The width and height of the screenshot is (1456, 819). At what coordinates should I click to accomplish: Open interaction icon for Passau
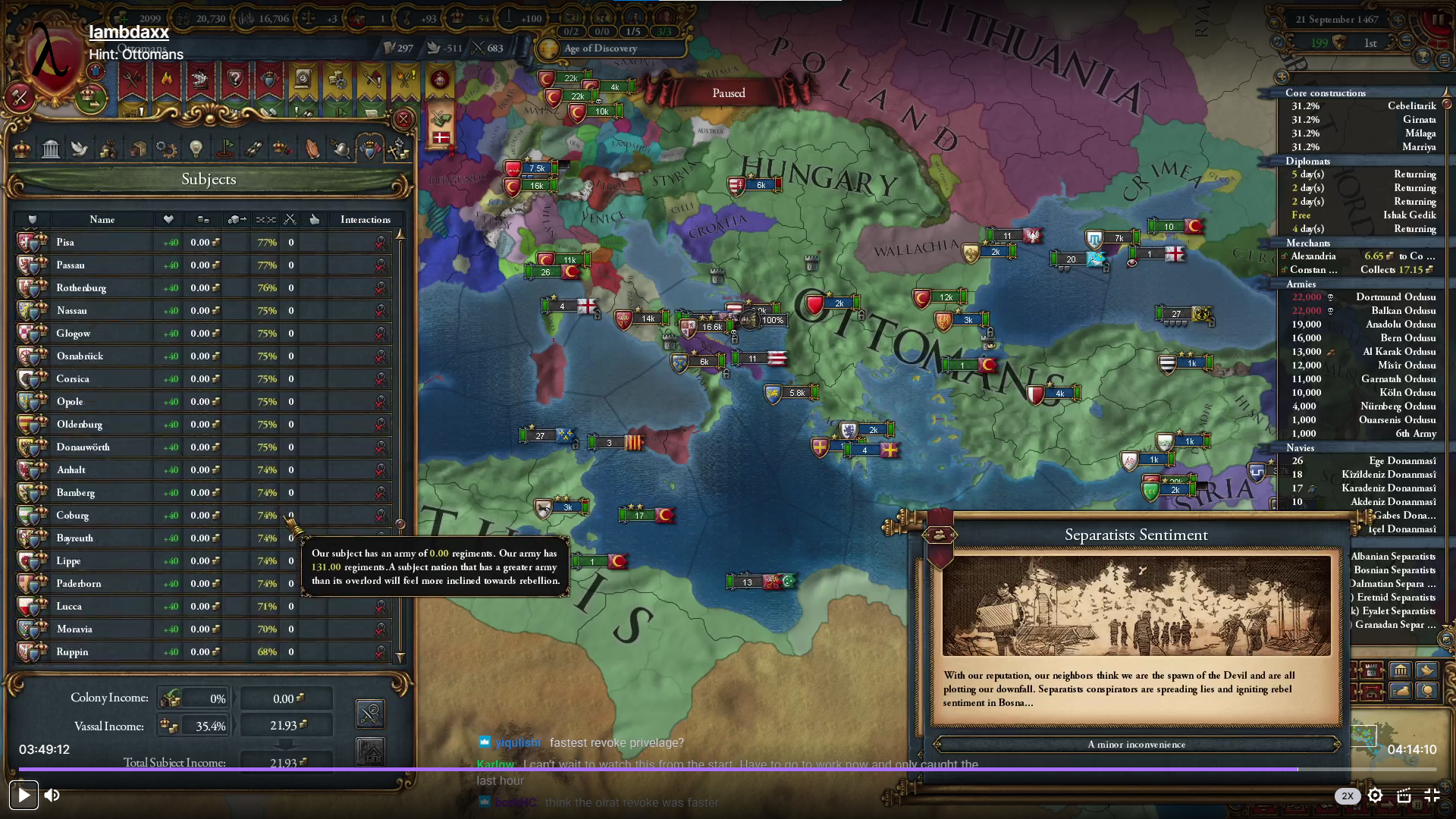380,265
